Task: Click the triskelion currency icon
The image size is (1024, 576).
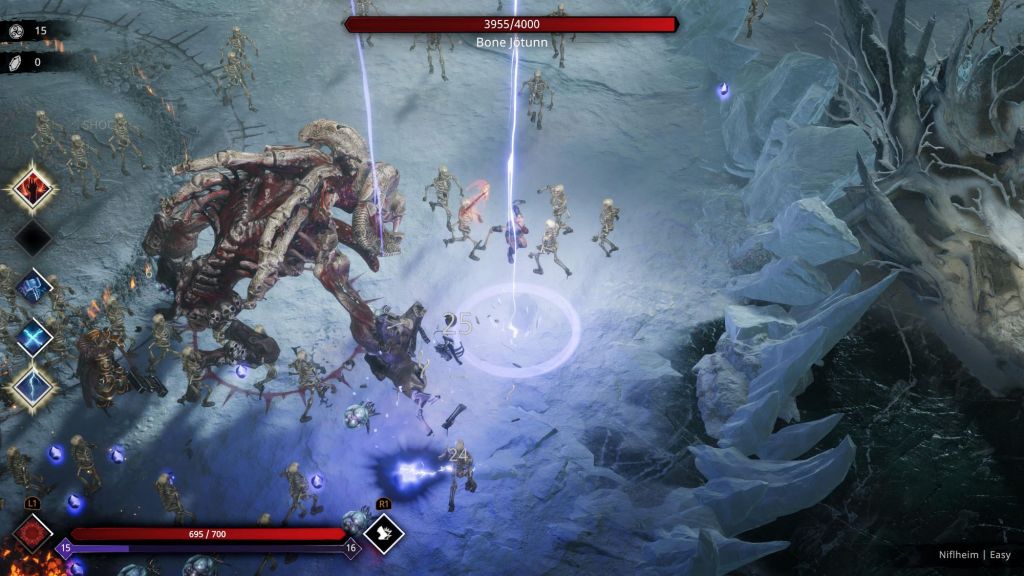Action: [x=16, y=31]
